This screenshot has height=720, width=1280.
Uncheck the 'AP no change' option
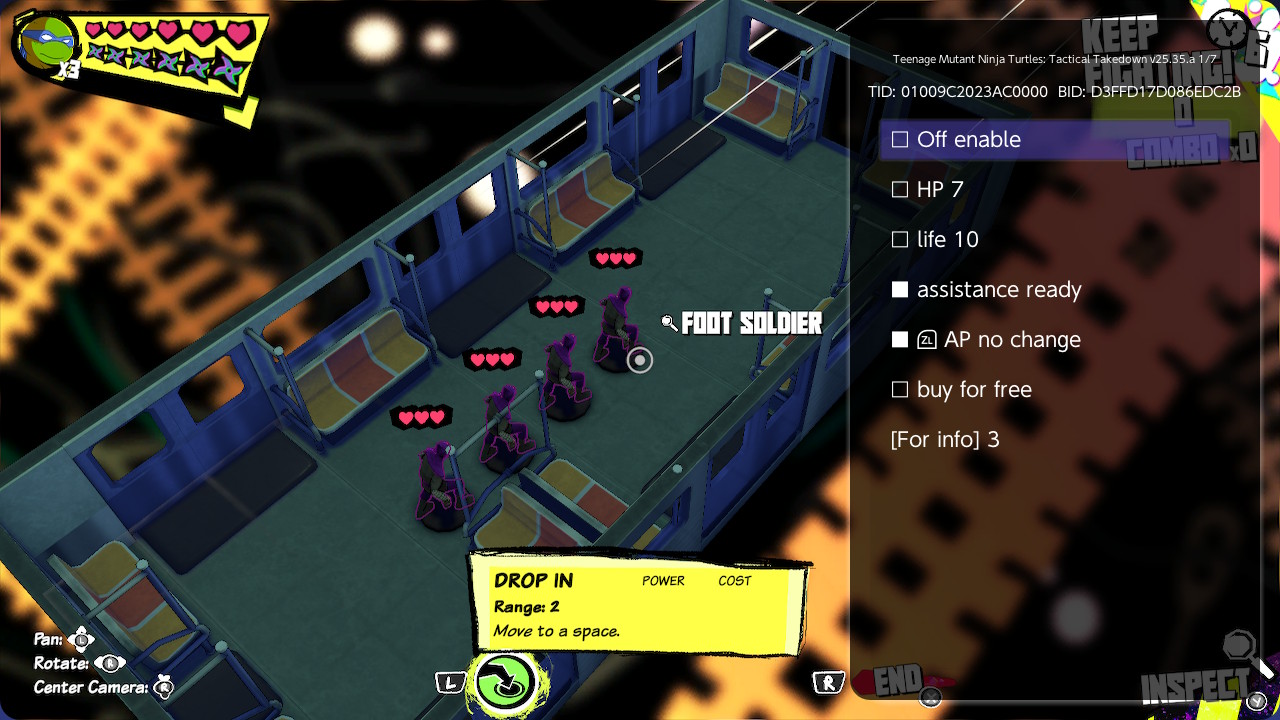pyautogui.click(x=900, y=340)
